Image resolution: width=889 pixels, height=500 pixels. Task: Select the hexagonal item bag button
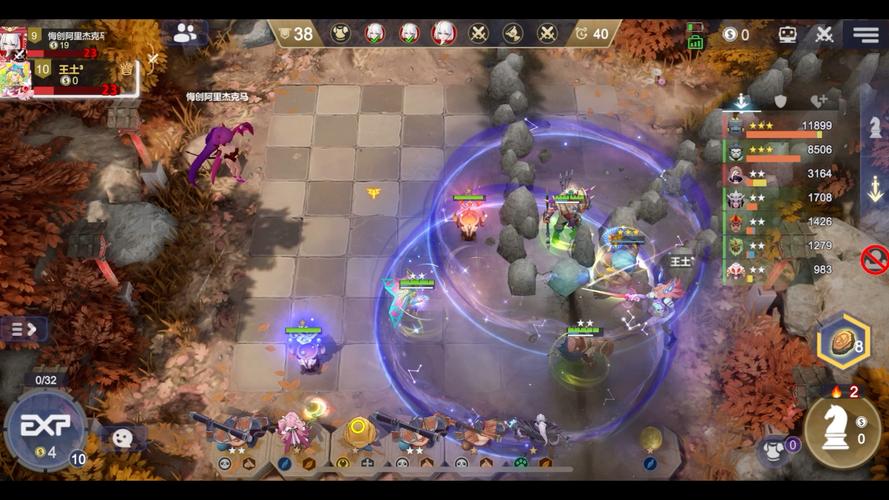842,342
